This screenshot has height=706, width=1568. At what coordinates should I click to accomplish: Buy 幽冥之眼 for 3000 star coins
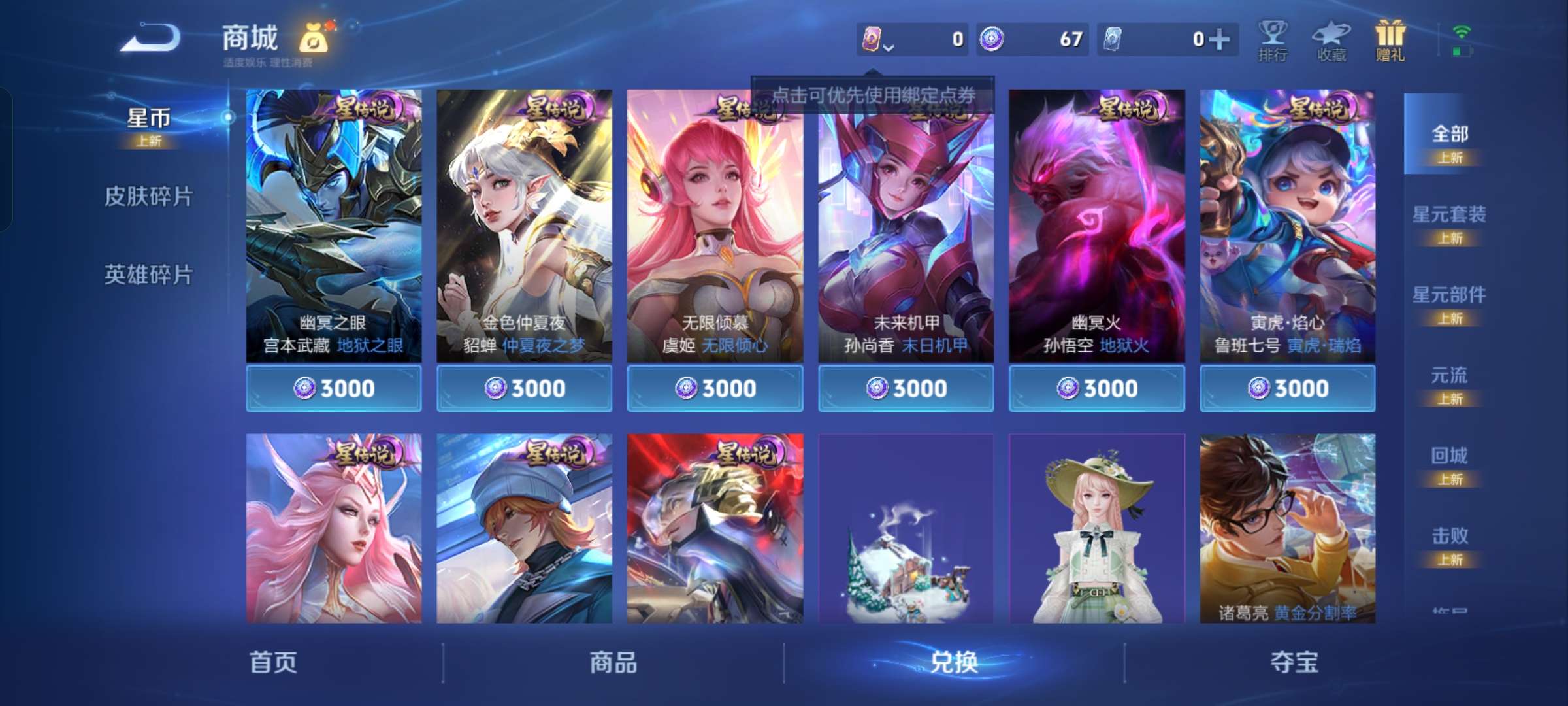[334, 388]
